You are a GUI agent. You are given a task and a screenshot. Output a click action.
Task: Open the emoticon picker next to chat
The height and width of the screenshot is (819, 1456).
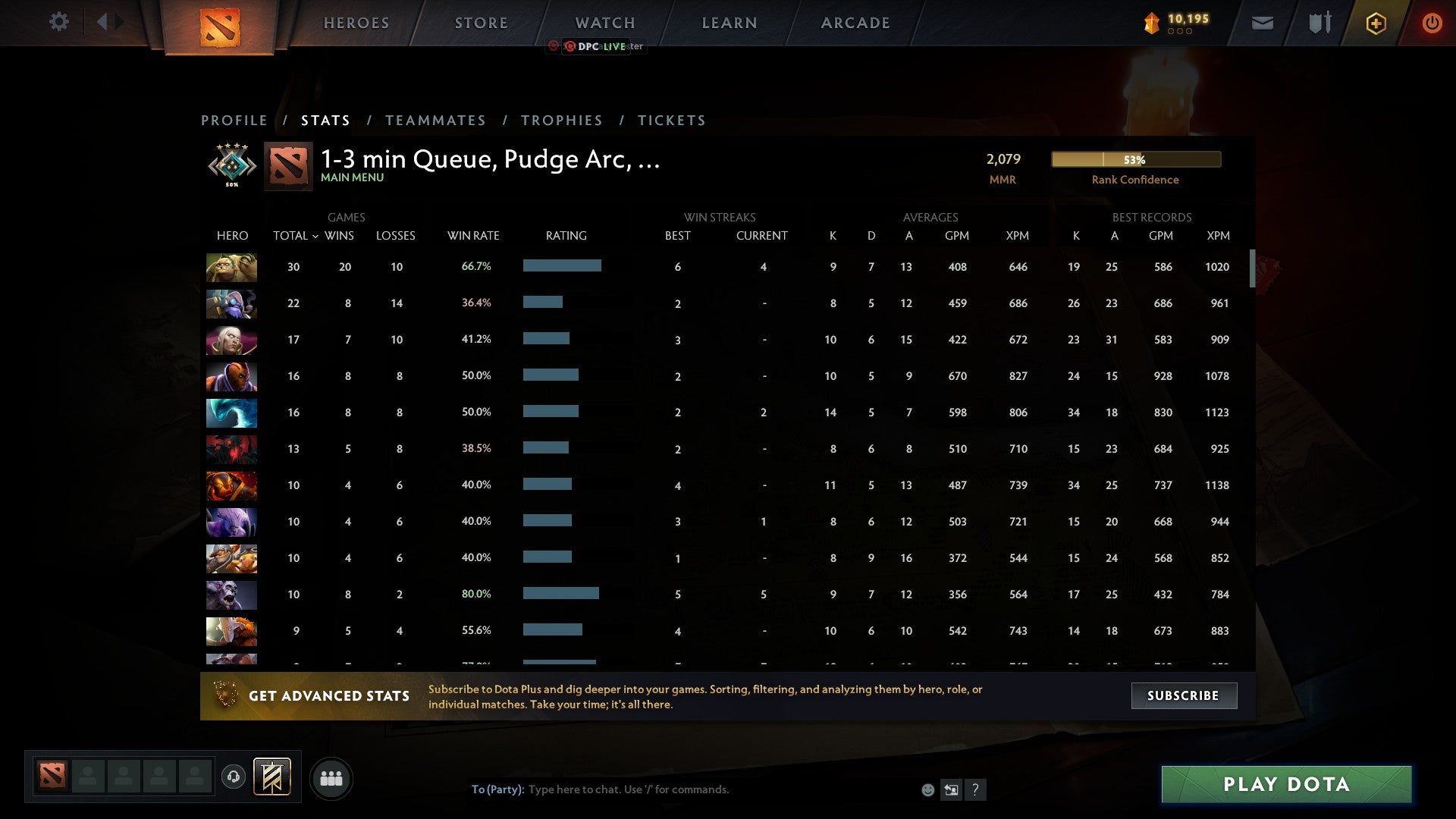tap(927, 789)
